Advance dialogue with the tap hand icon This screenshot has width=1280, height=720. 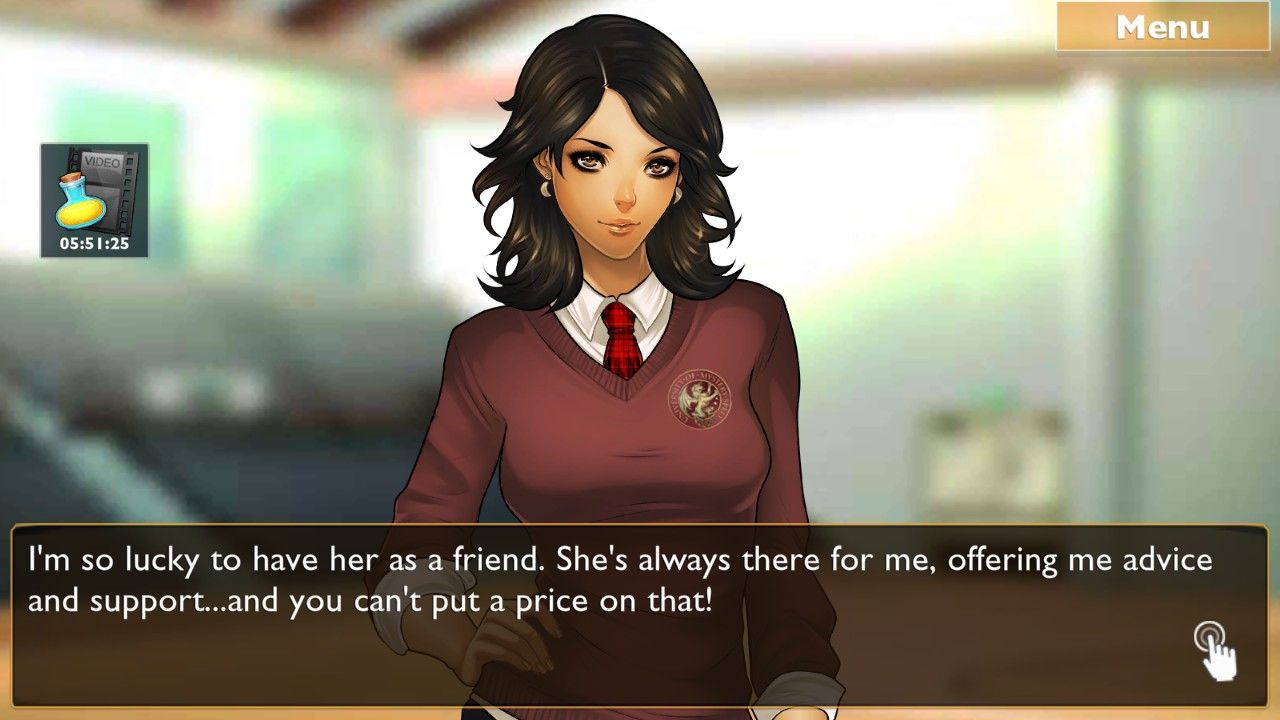(1215, 650)
